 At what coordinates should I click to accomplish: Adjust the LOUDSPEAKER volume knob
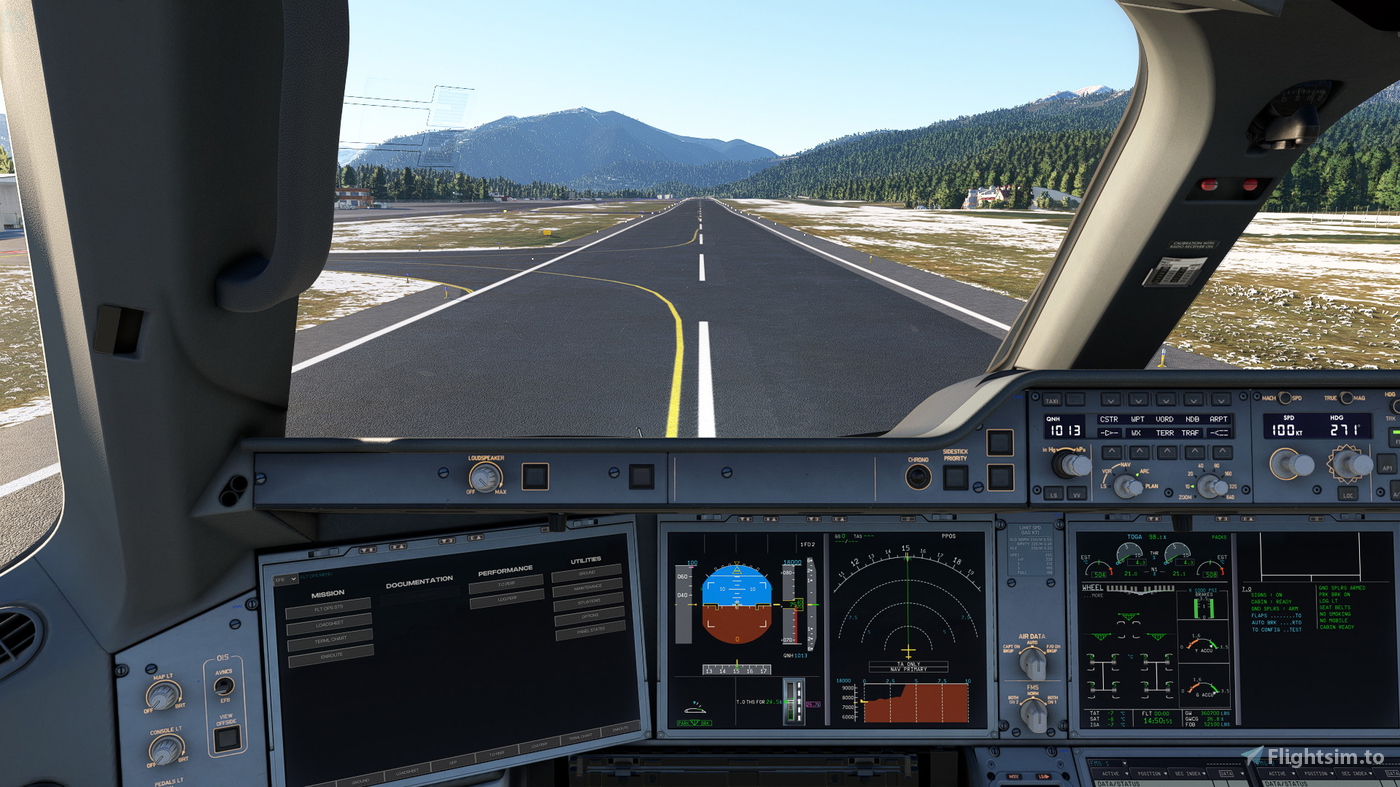[484, 477]
